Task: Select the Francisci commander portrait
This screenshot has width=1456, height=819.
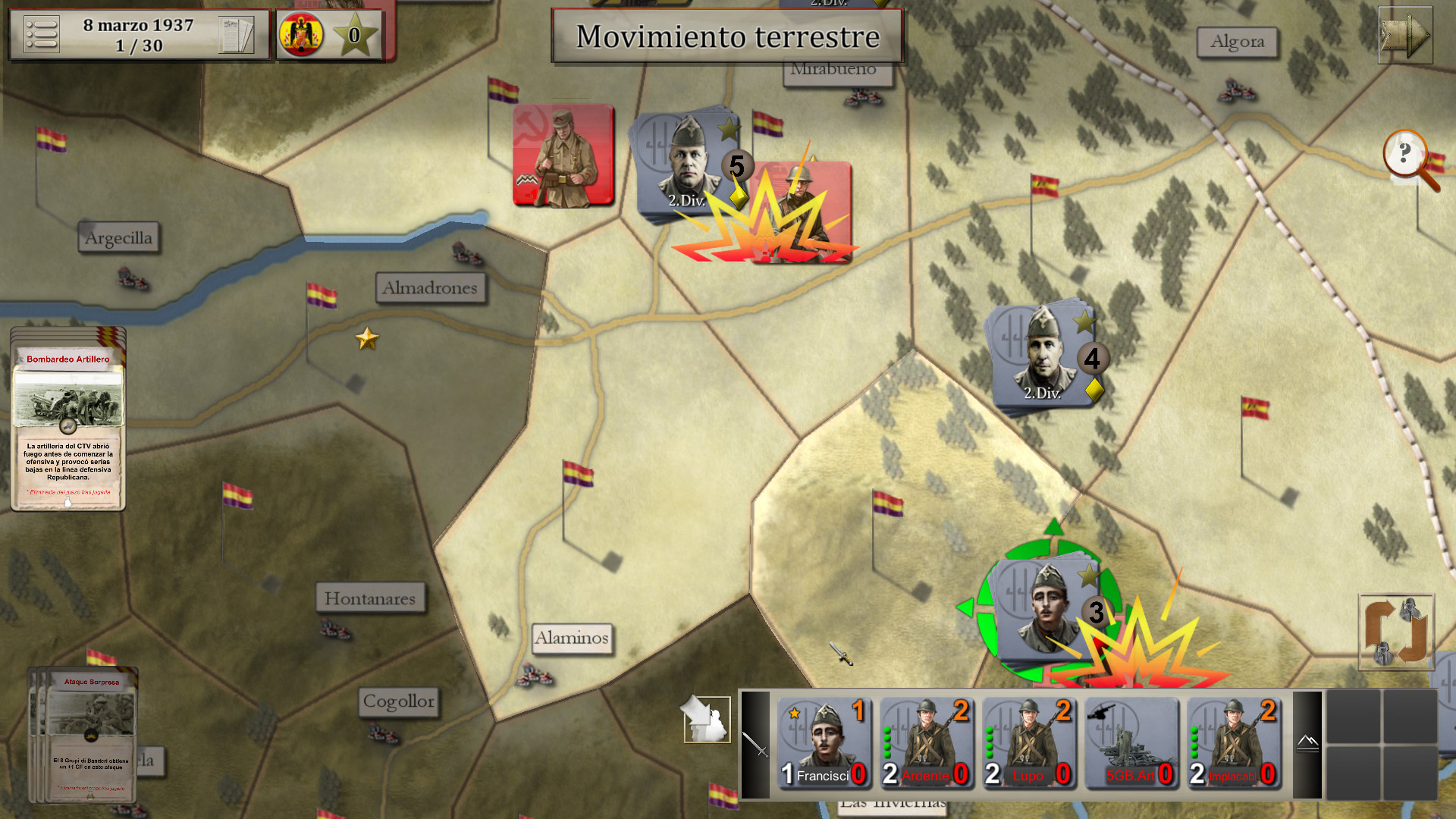Action: tap(824, 743)
